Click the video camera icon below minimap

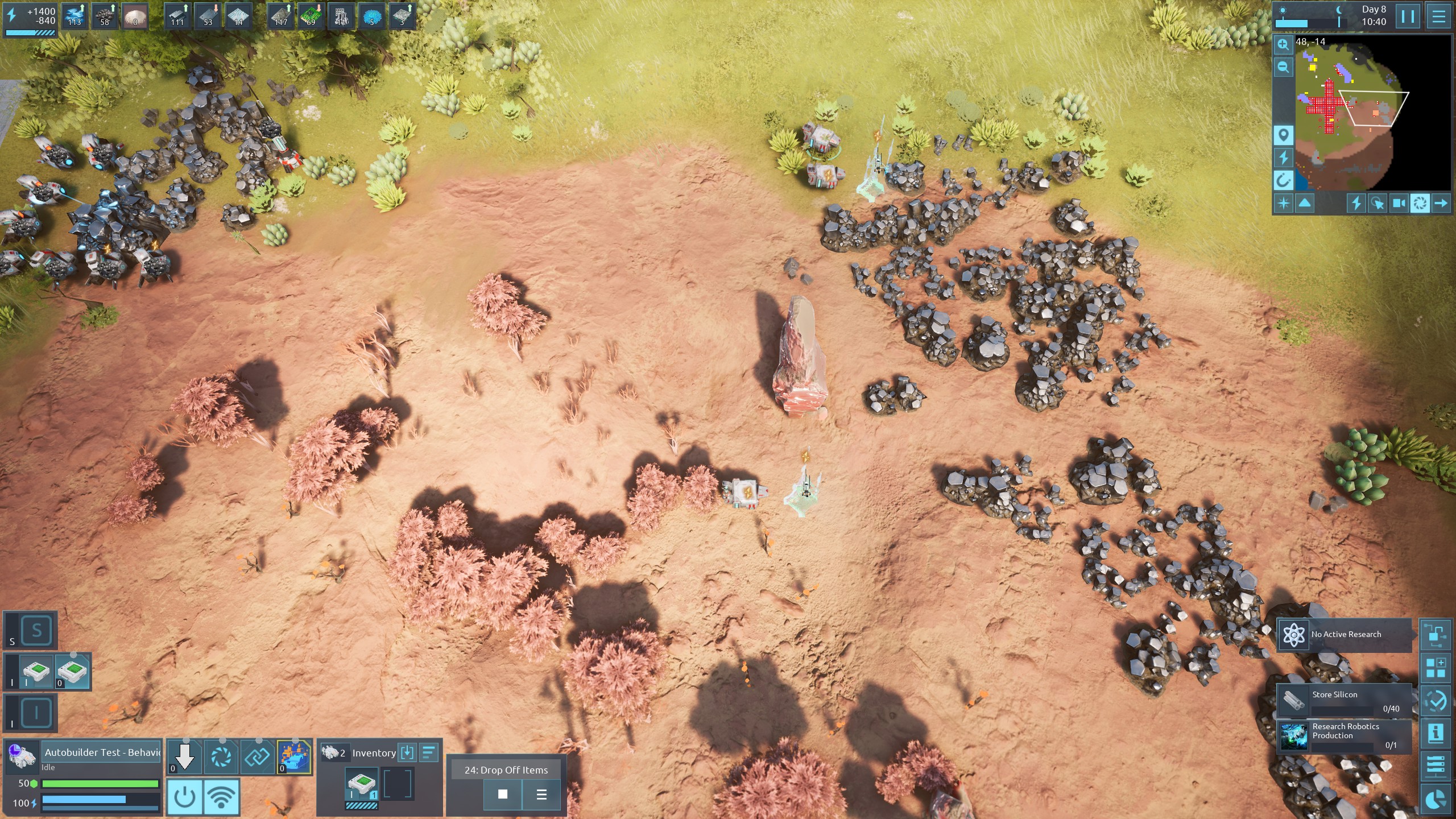(x=1399, y=203)
